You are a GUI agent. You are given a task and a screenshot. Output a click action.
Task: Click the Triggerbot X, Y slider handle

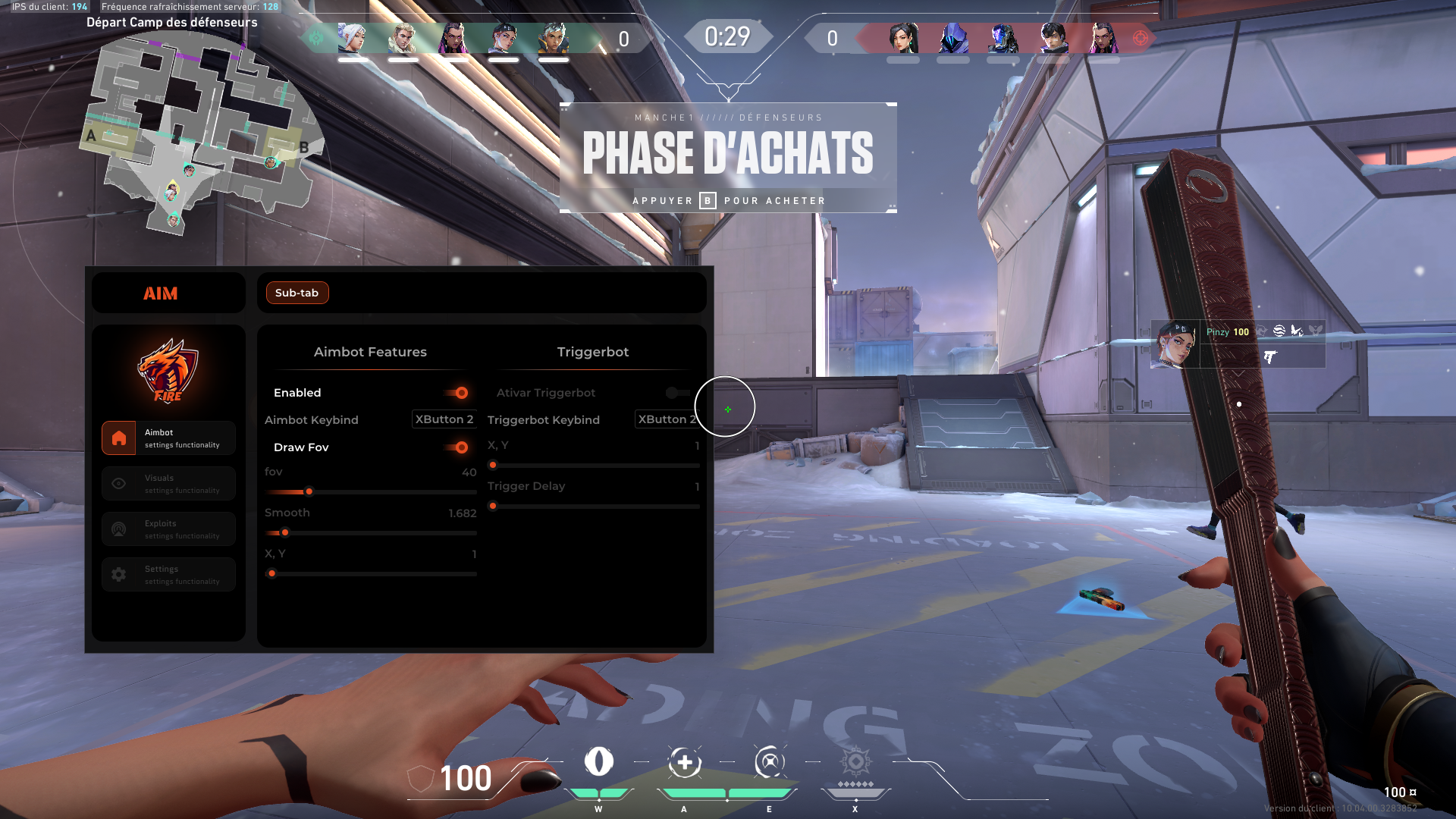tap(493, 465)
